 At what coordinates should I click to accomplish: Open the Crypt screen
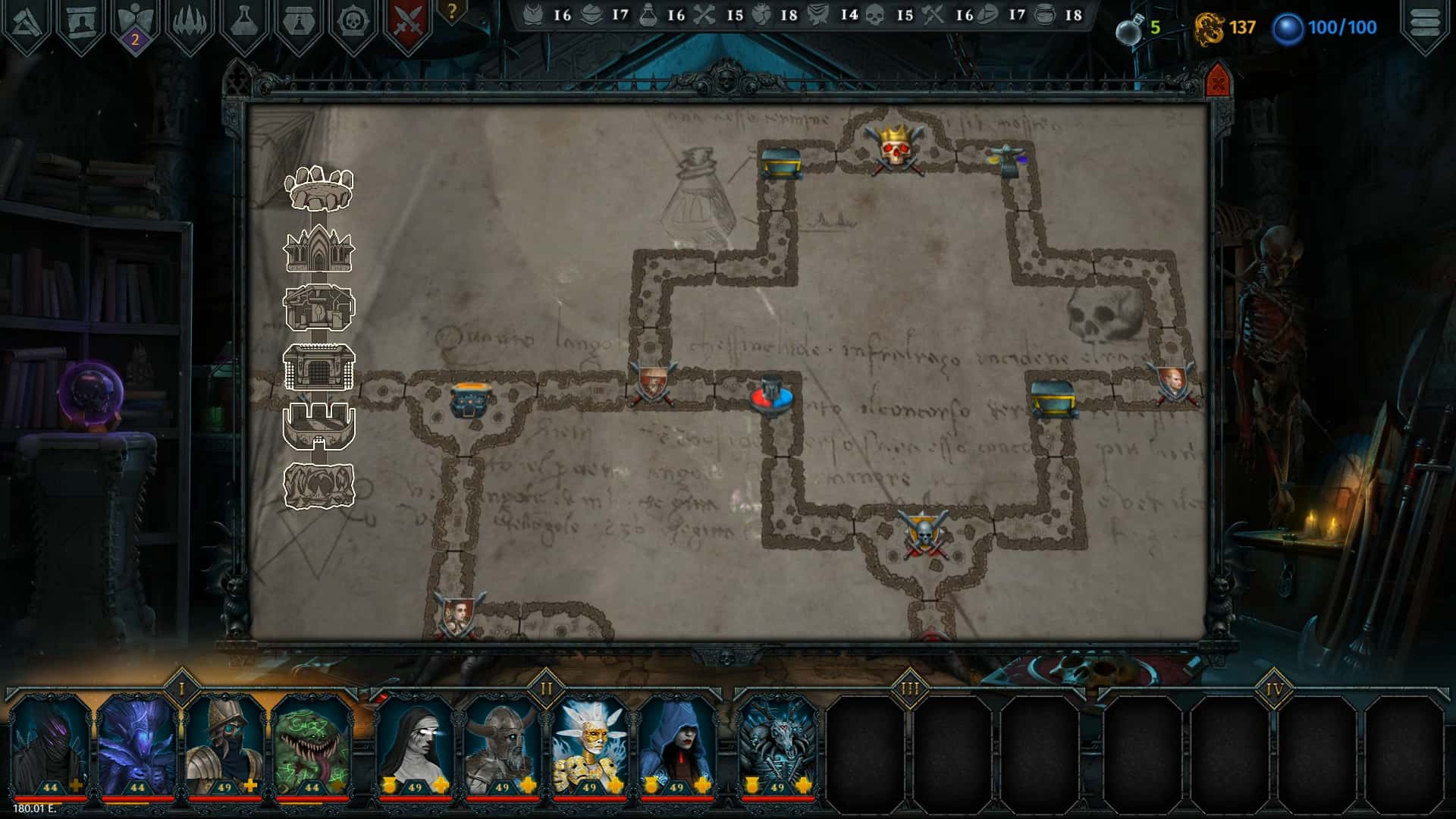coord(80,19)
